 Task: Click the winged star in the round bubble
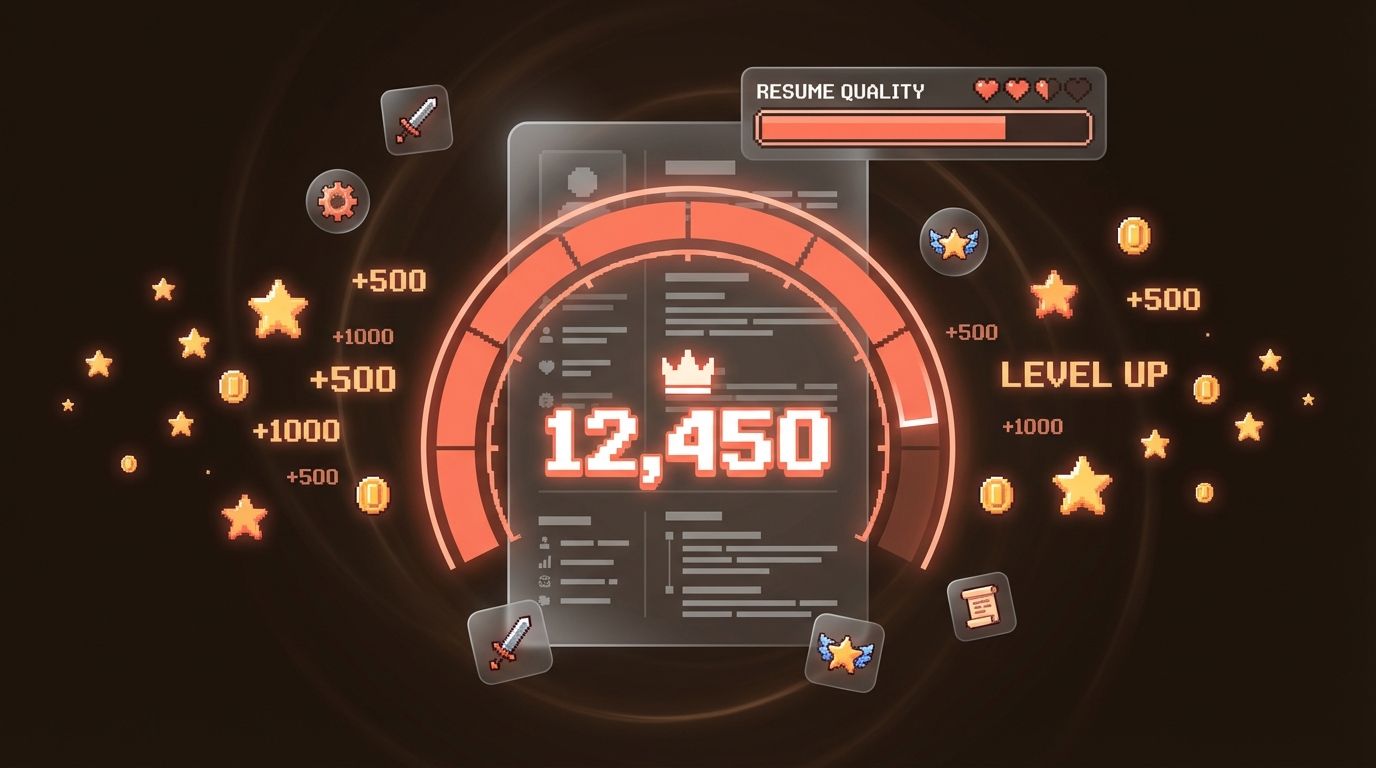click(x=953, y=242)
